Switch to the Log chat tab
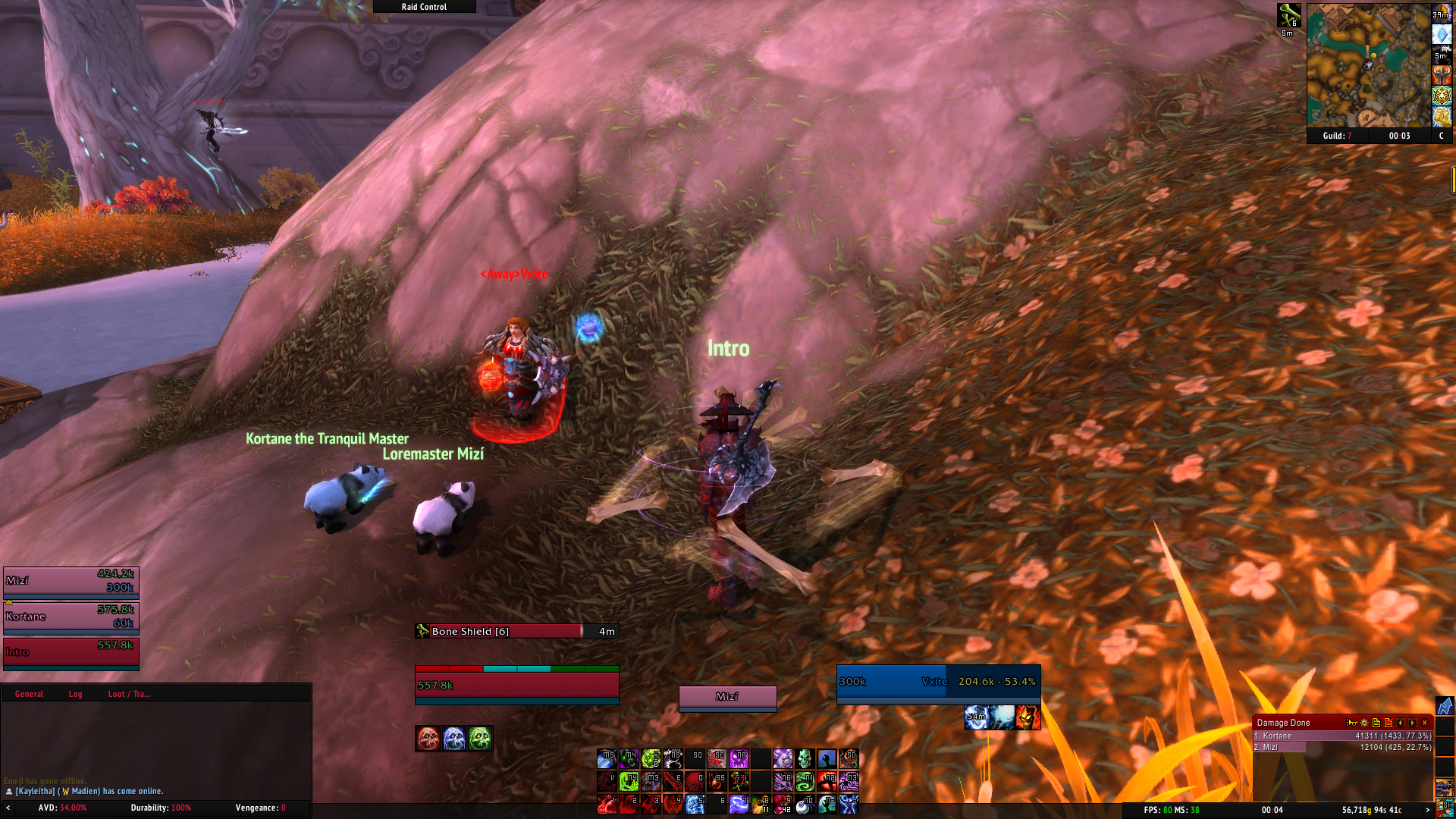This screenshot has height=819, width=1456. coord(75,694)
